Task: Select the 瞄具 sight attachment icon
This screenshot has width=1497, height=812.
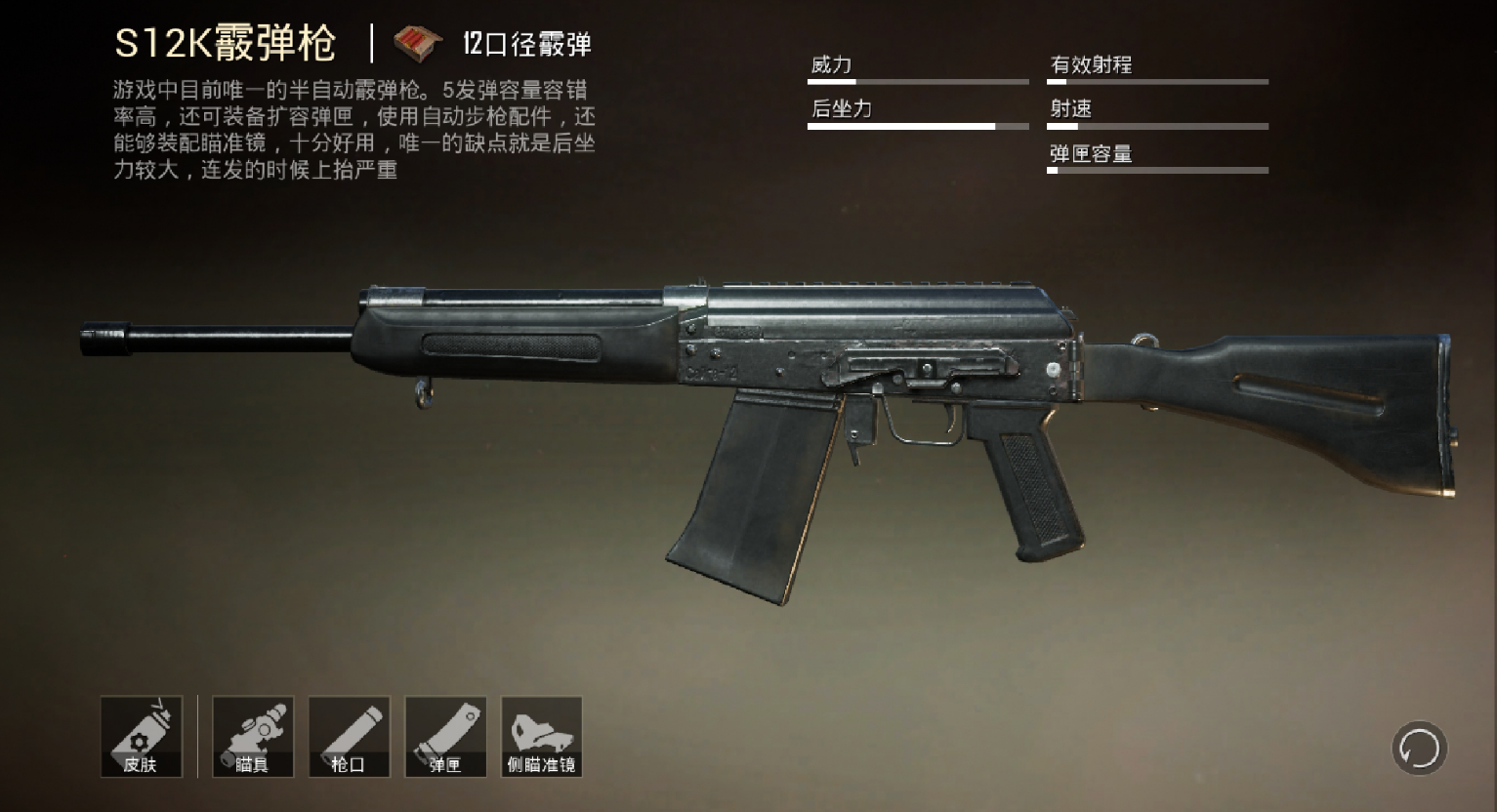Action: tap(252, 736)
